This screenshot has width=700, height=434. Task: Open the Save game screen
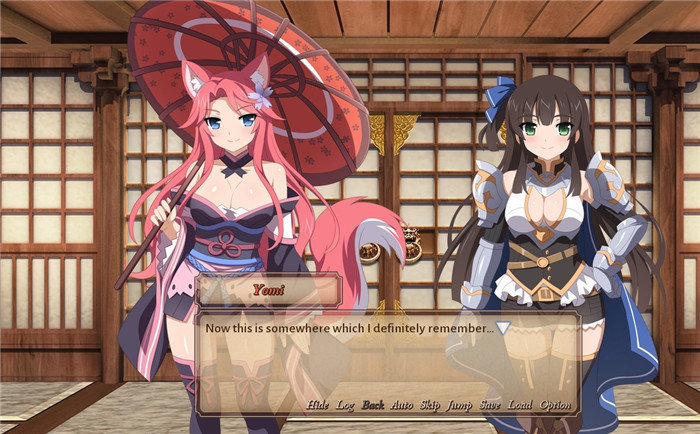490,405
